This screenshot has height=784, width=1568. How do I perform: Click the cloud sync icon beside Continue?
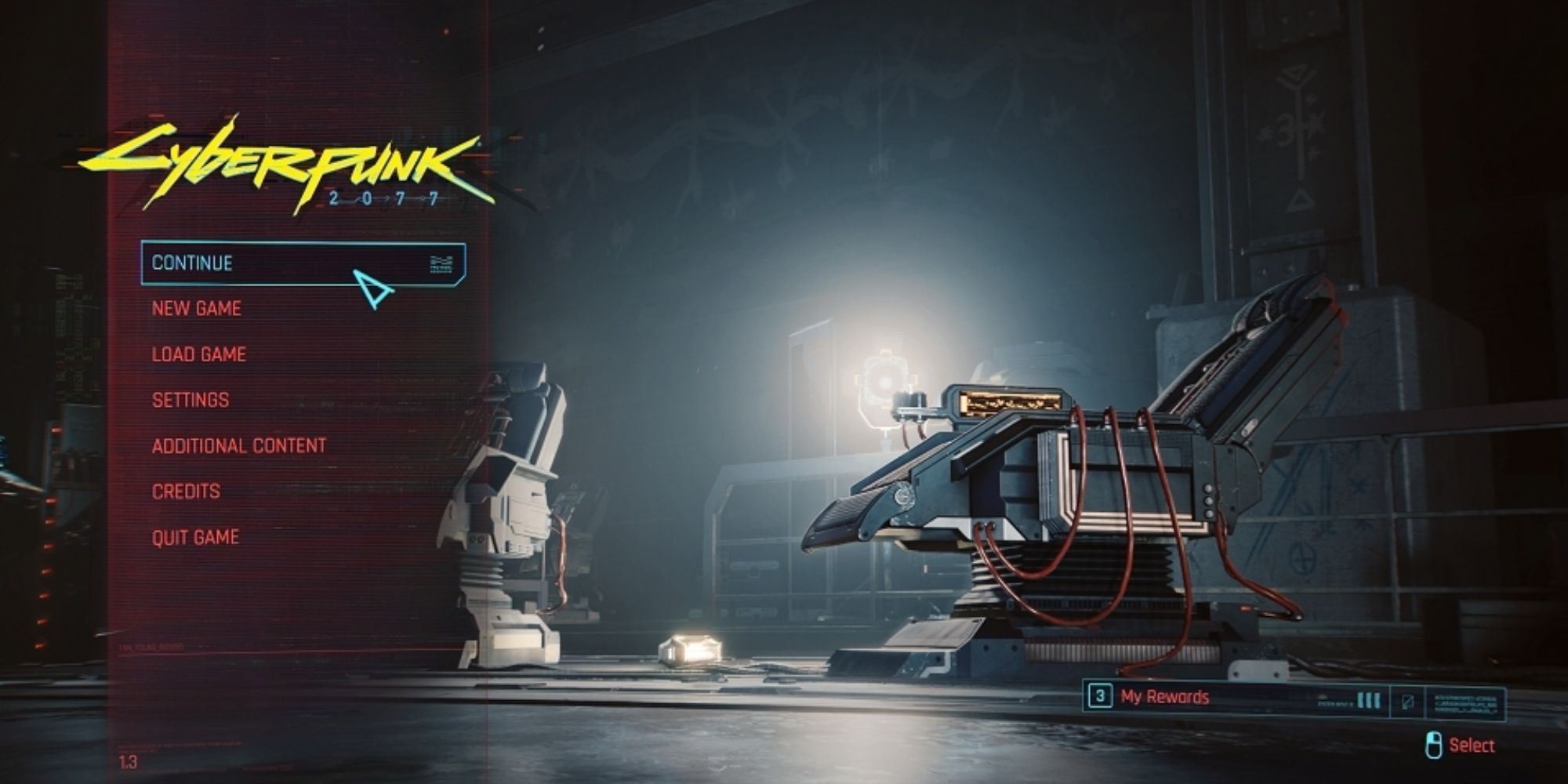[439, 264]
